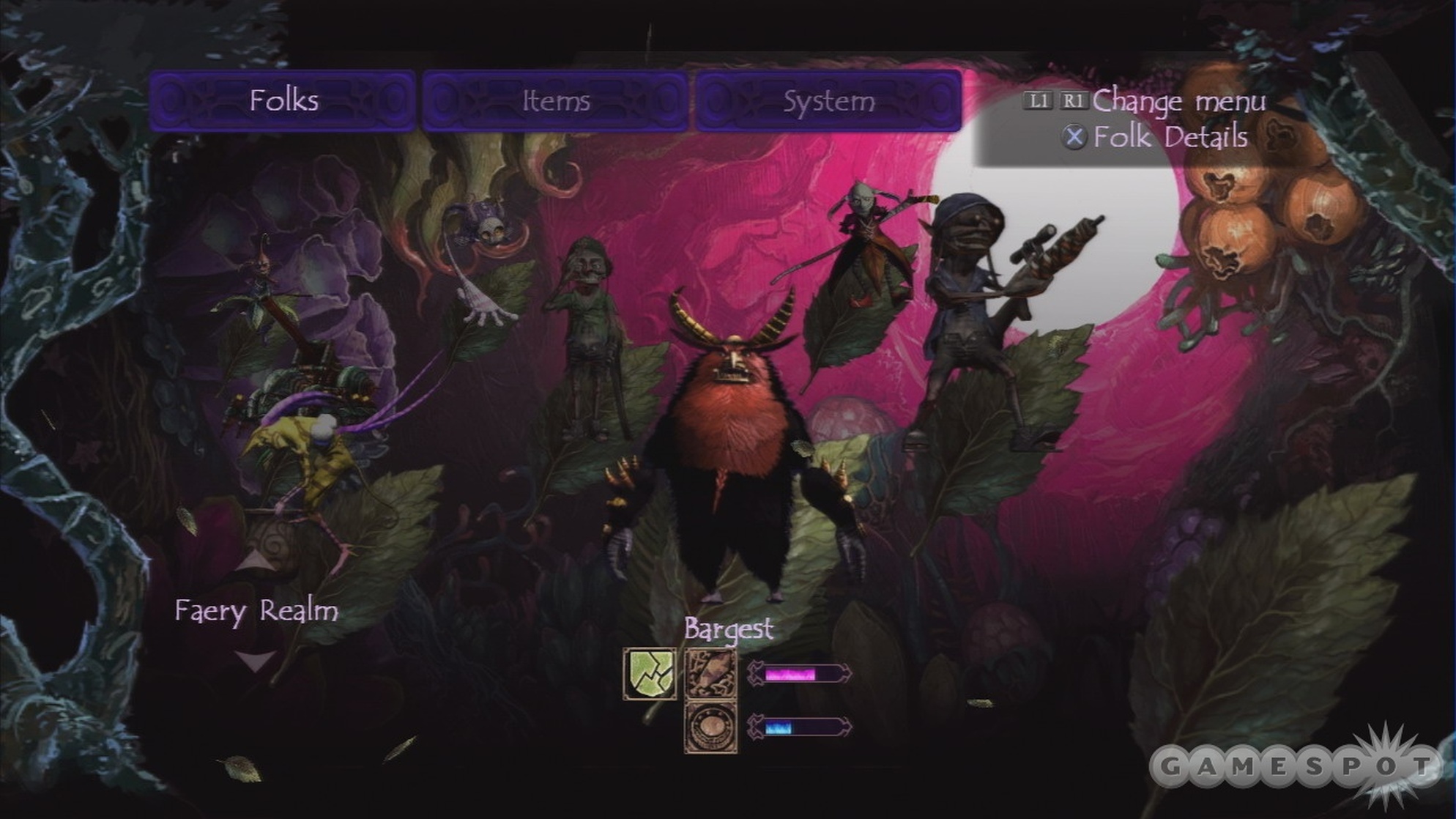Select the green soldier folk
This screenshot has width=1456, height=819.
click(x=588, y=330)
